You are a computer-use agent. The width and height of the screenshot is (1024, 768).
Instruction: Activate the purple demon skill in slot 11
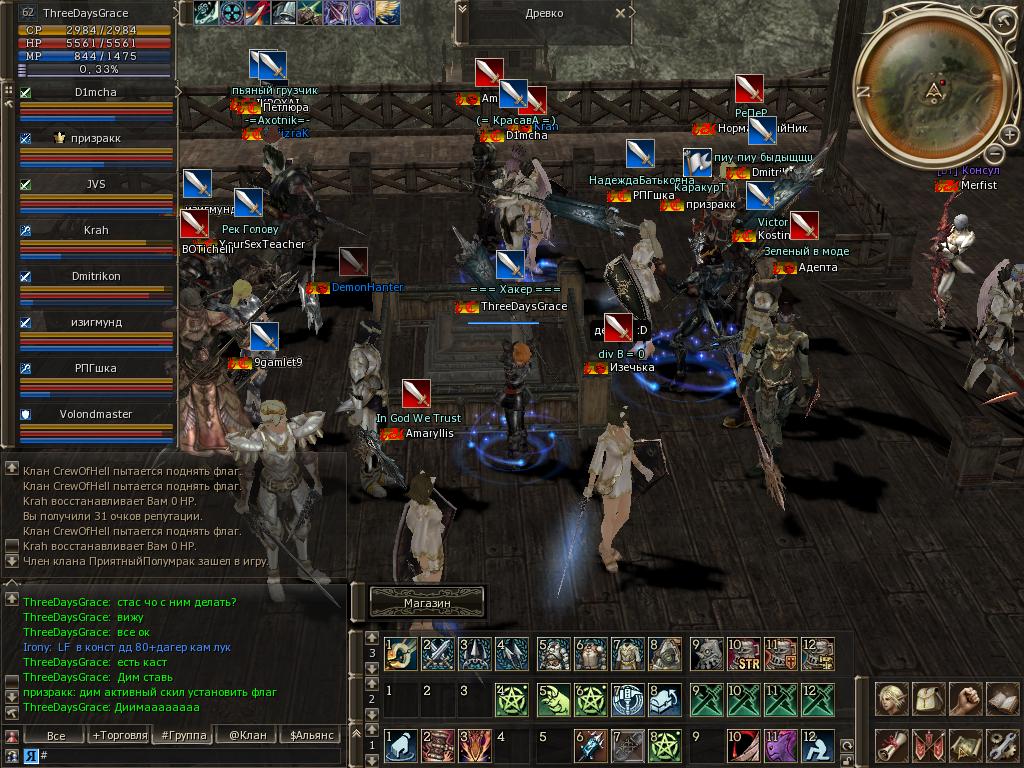pyautogui.click(x=780, y=746)
